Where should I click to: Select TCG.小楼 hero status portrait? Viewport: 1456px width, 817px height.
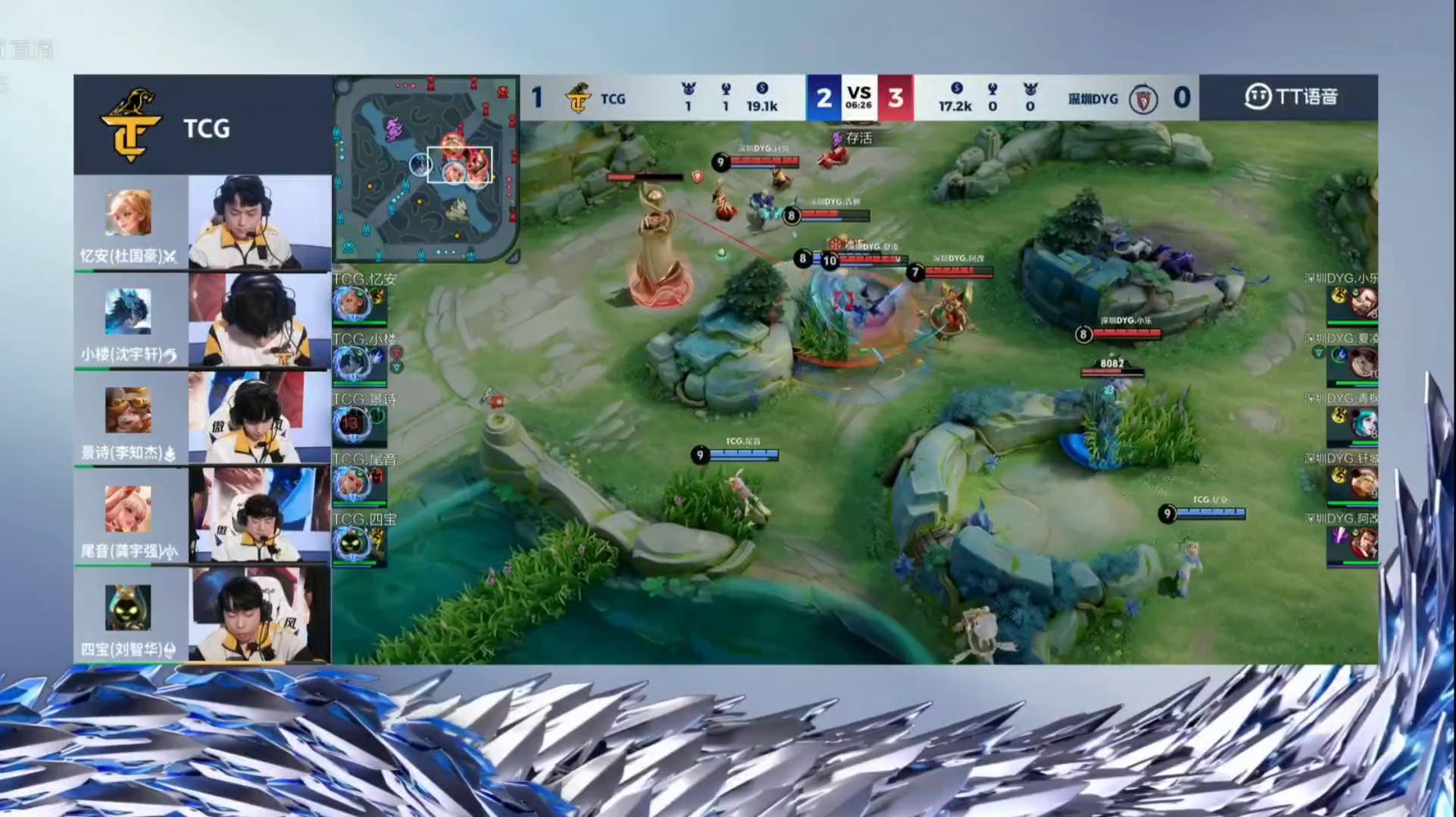[352, 364]
